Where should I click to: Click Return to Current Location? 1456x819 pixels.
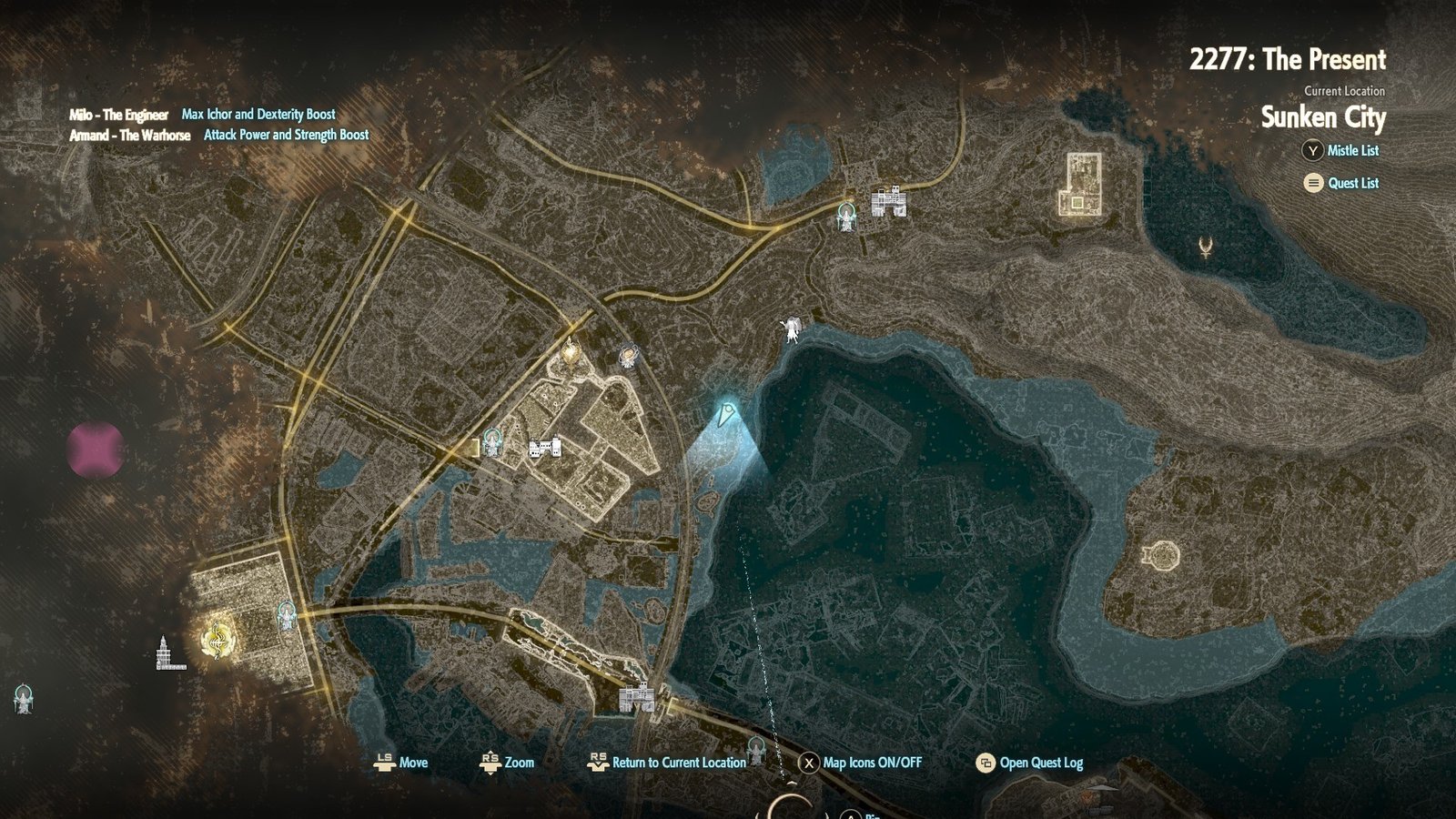click(x=678, y=764)
